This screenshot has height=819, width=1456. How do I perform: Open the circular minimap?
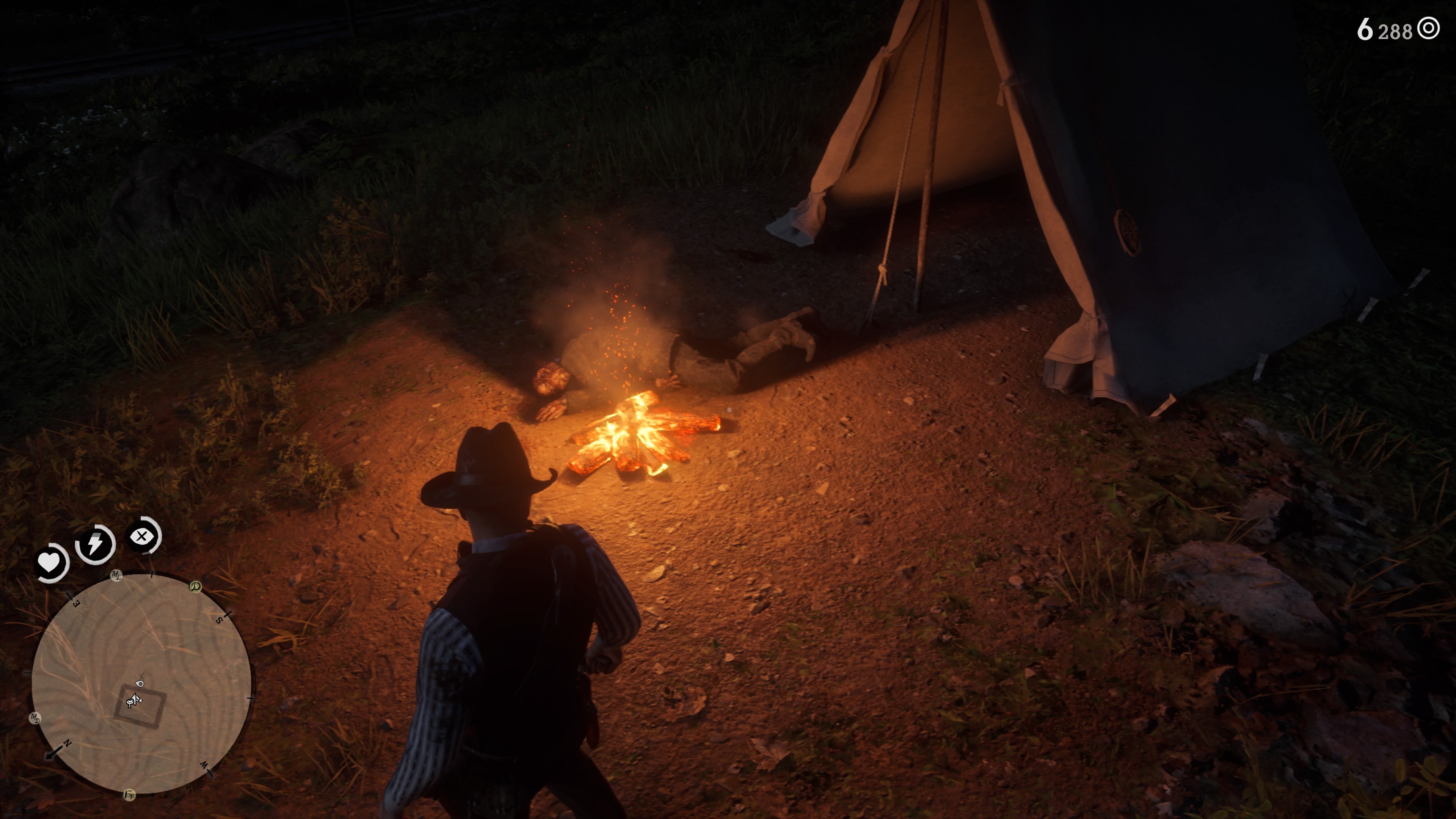point(141,684)
